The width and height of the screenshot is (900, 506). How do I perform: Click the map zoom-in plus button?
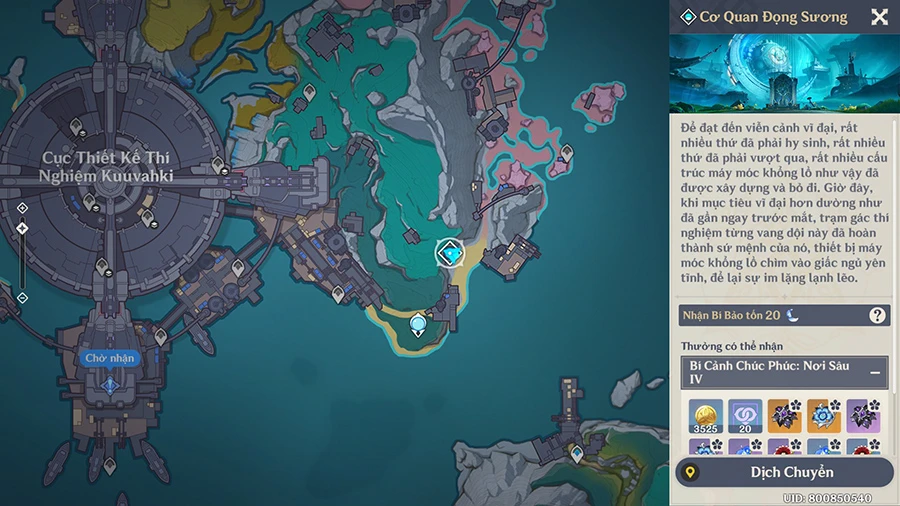tap(22, 207)
